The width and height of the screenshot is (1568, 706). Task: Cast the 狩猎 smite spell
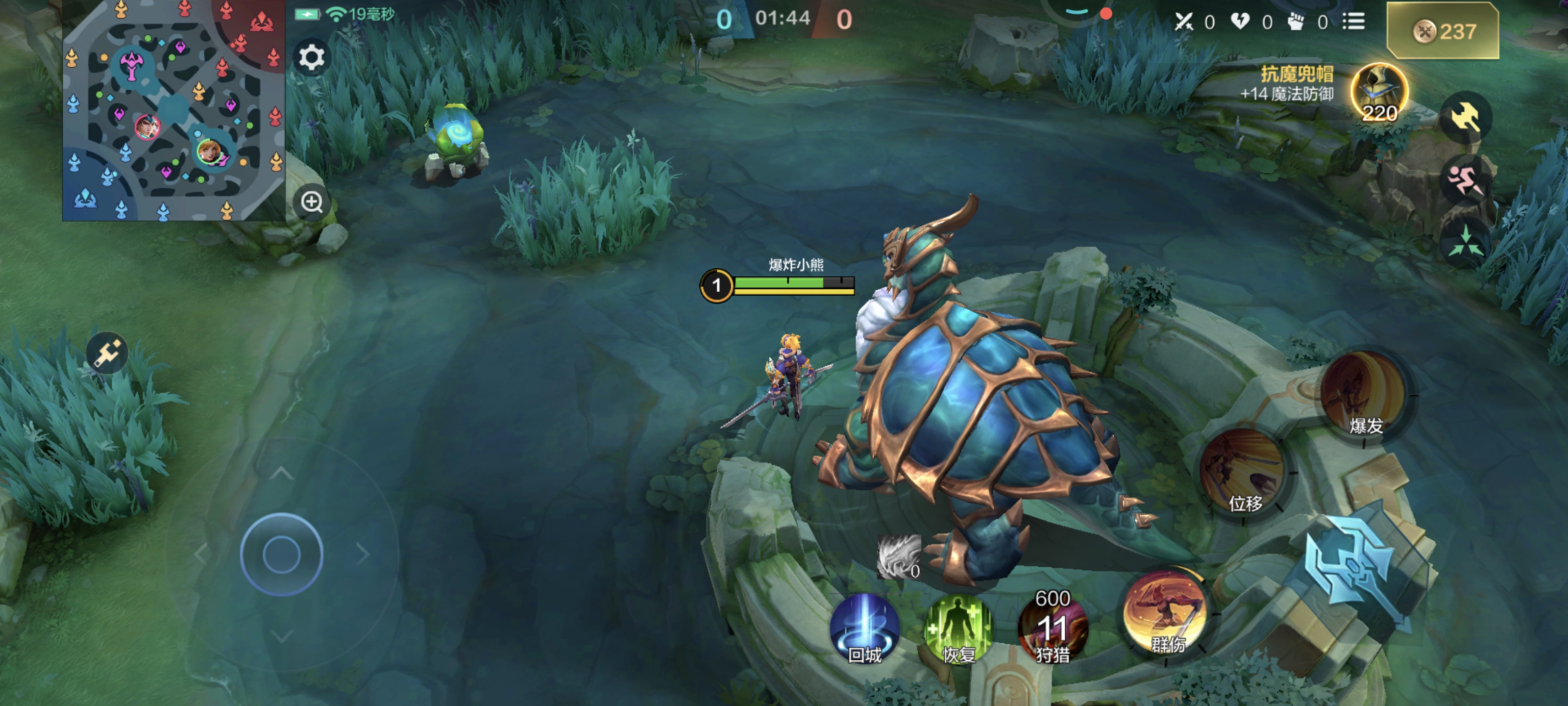coord(1053,629)
